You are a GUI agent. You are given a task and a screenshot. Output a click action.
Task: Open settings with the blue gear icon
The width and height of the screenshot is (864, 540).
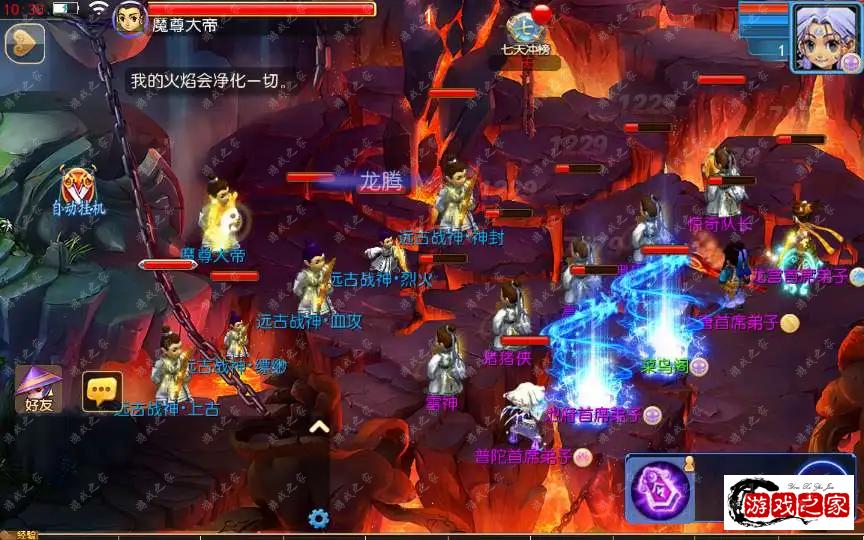(x=319, y=518)
